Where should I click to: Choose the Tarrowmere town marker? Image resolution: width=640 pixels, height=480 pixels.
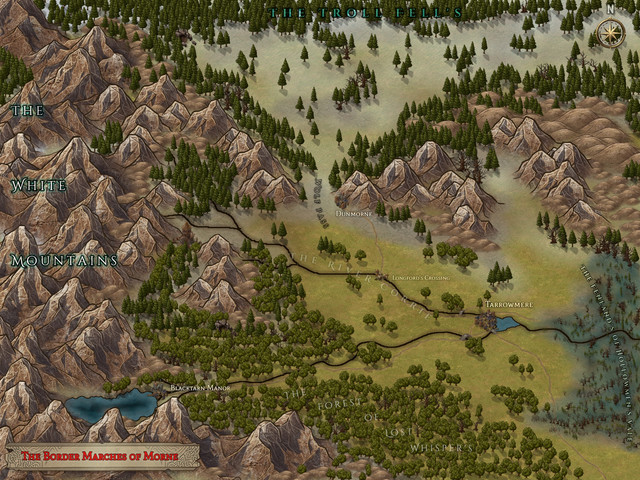coord(488,320)
